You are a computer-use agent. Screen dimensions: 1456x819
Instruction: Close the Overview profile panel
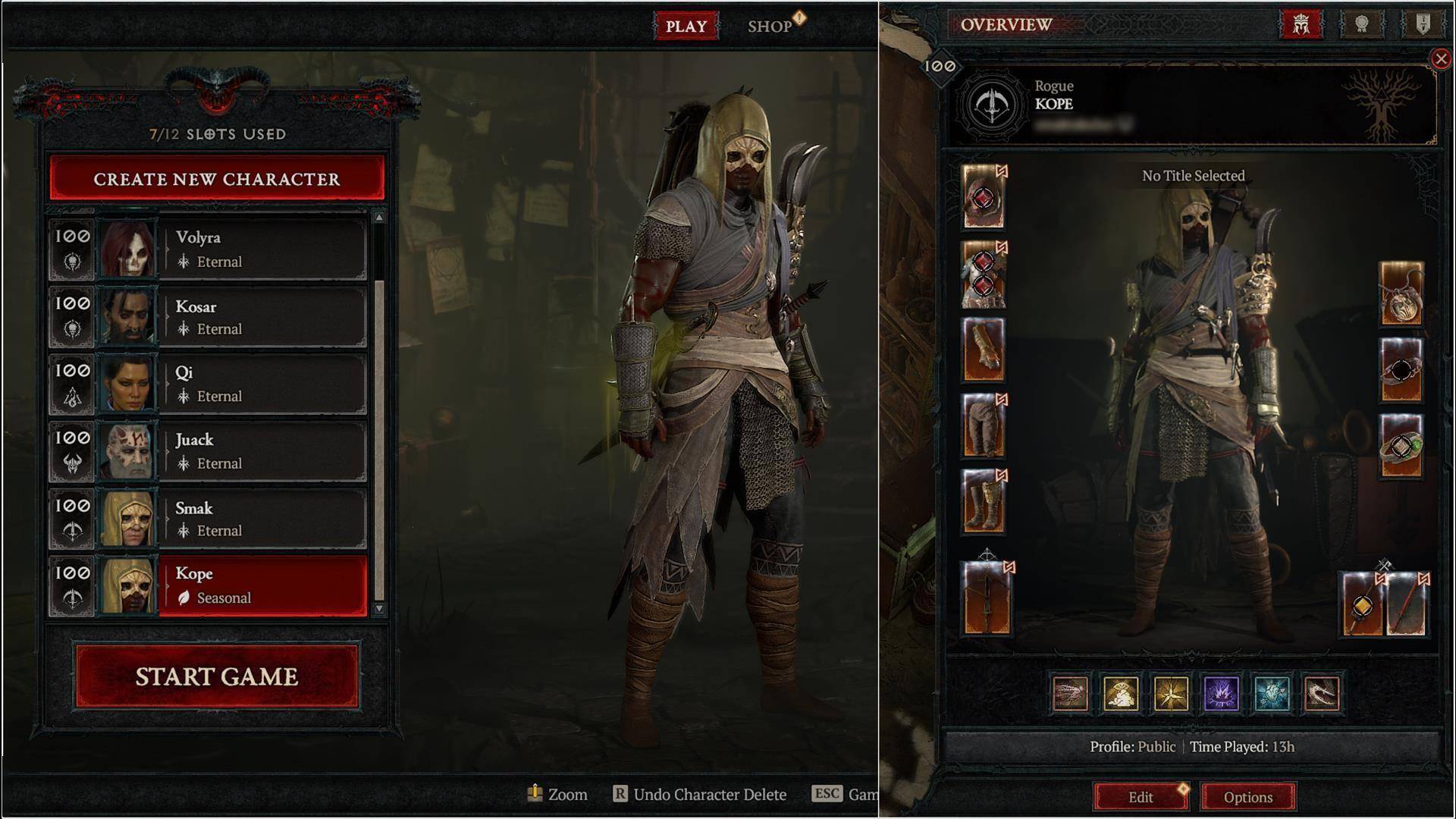[x=1441, y=58]
